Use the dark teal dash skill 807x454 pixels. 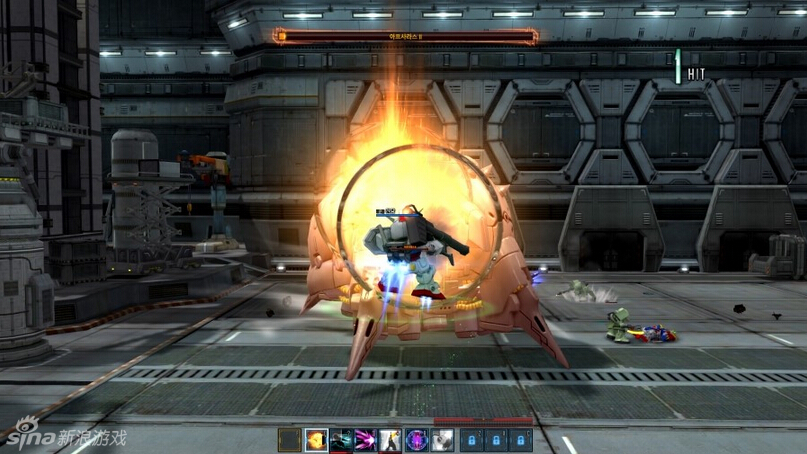point(341,440)
